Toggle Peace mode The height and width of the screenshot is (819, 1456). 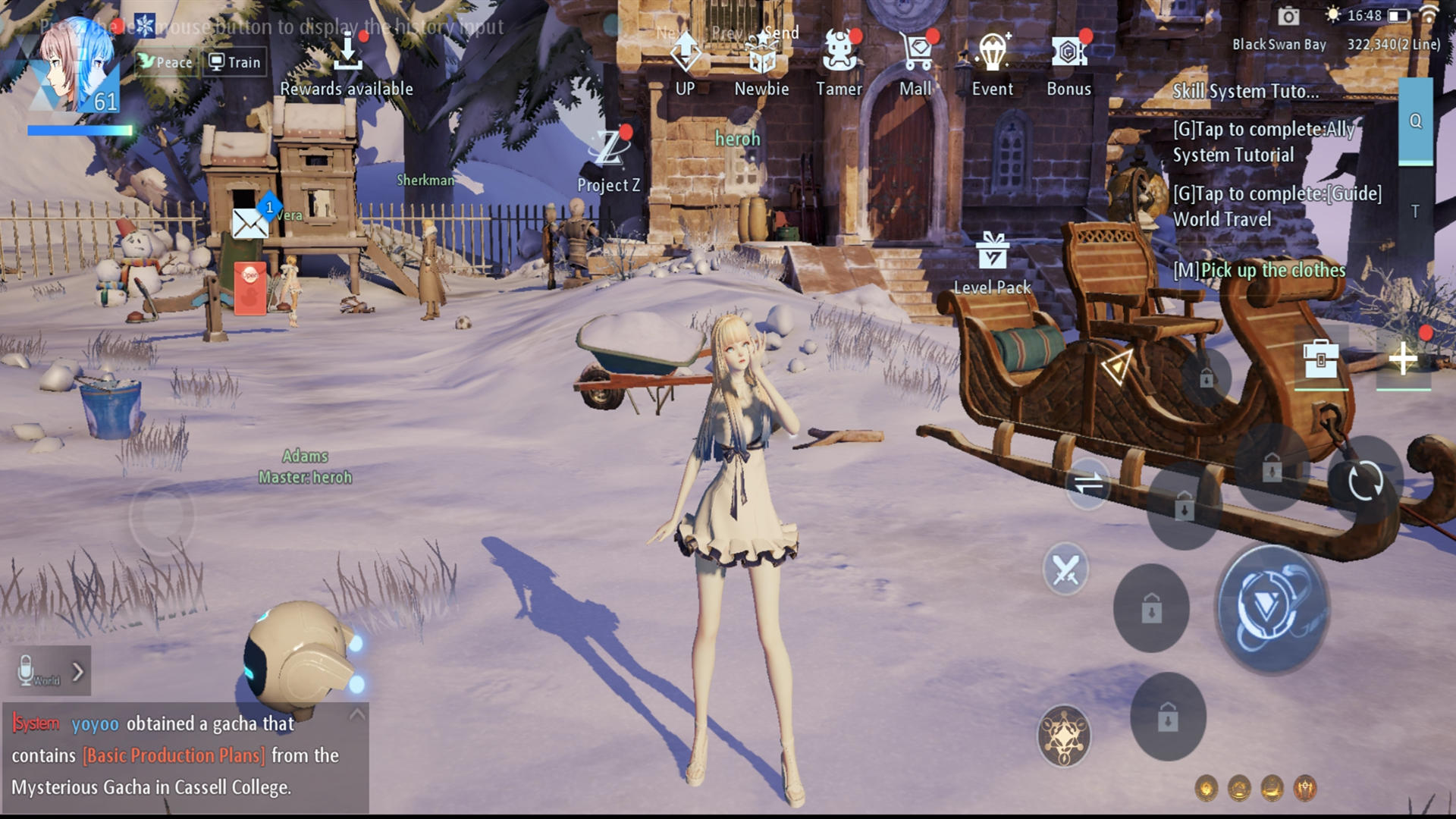166,62
